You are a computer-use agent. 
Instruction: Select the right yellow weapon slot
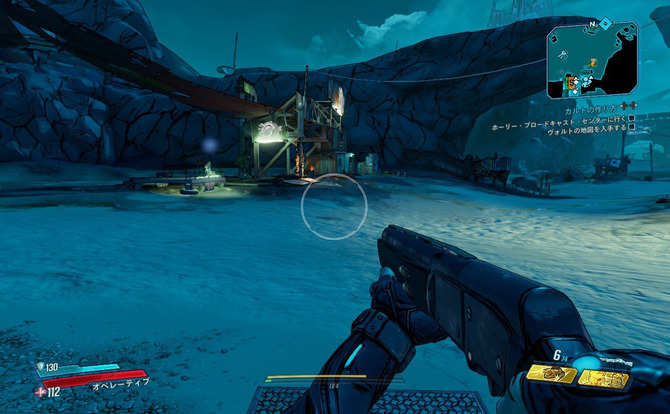tap(604, 378)
